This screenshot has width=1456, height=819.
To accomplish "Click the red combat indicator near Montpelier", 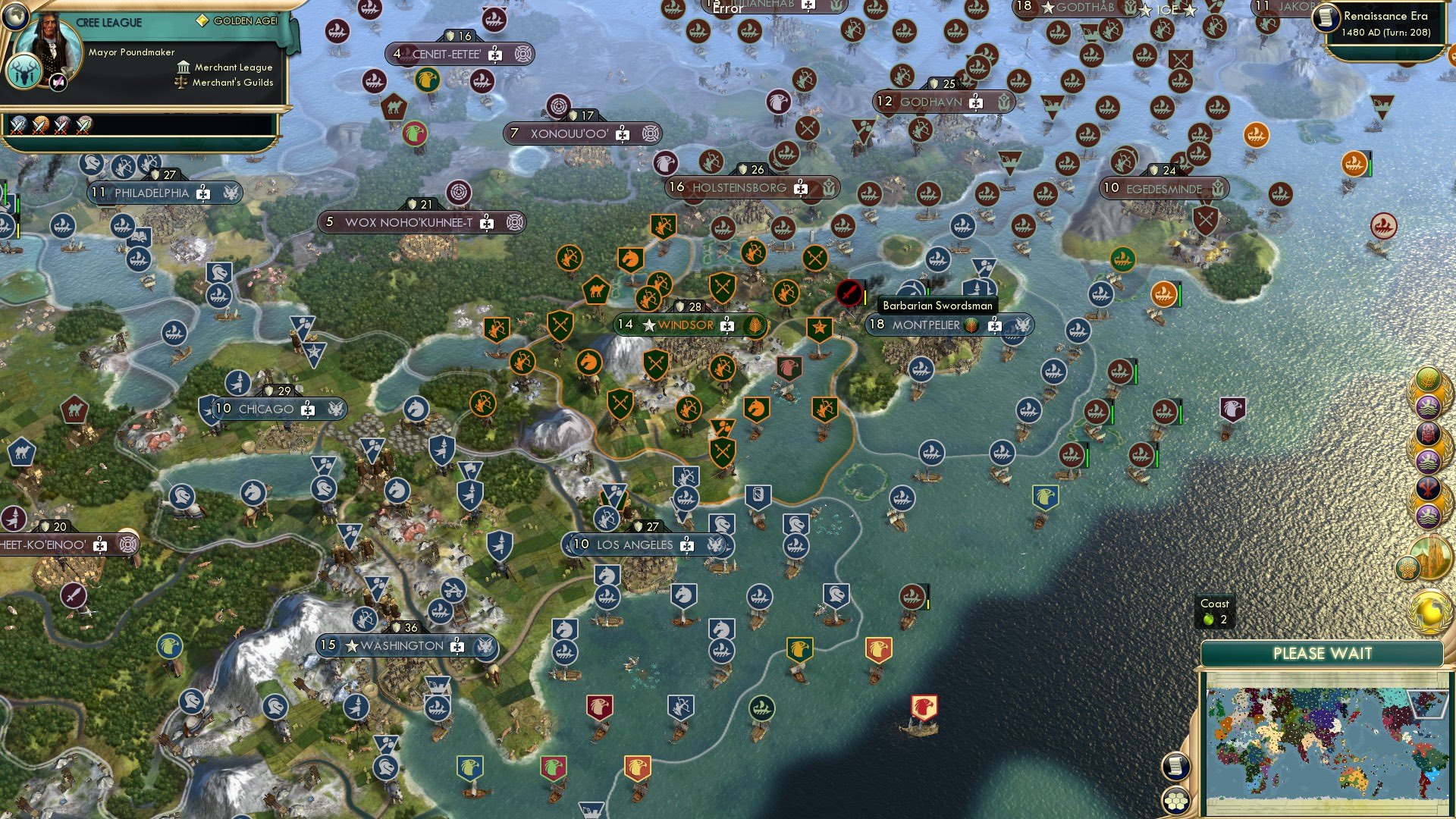I will point(848,293).
